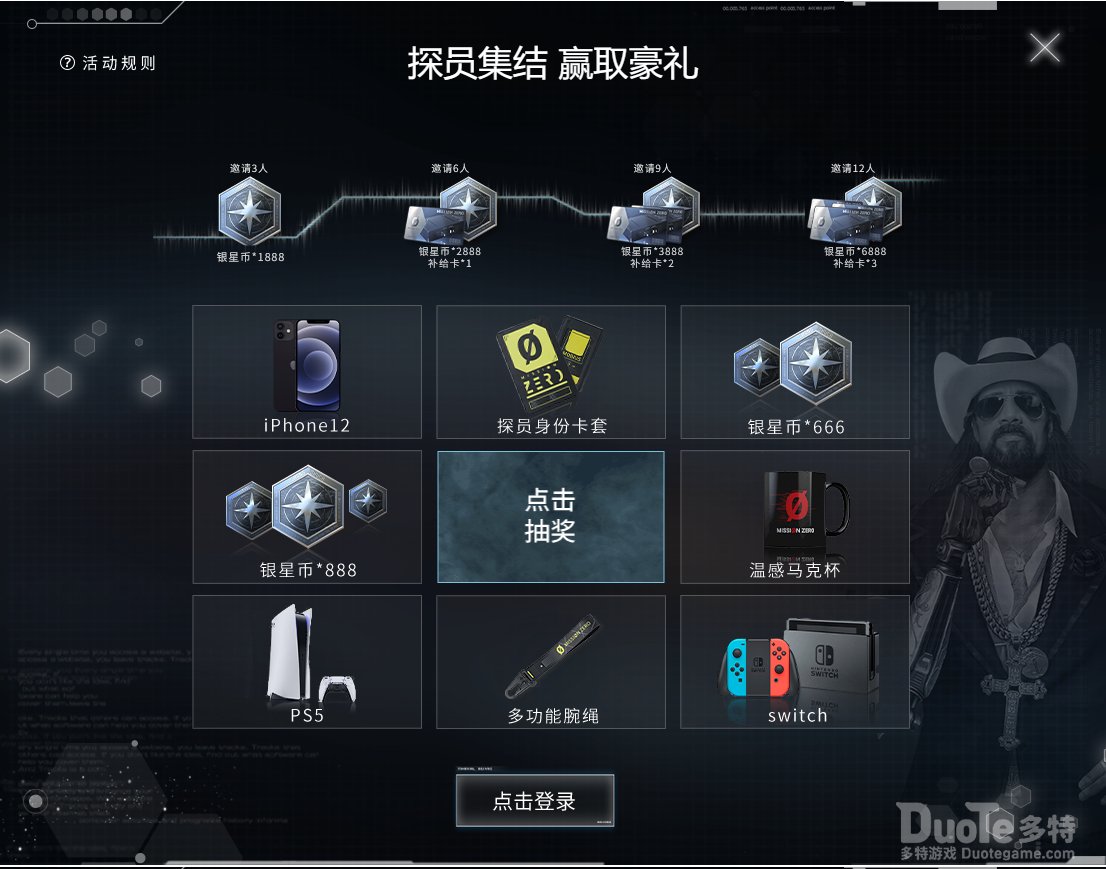Select the 银星币*666 prize tile
This screenshot has width=1106, height=869.
tap(795, 372)
